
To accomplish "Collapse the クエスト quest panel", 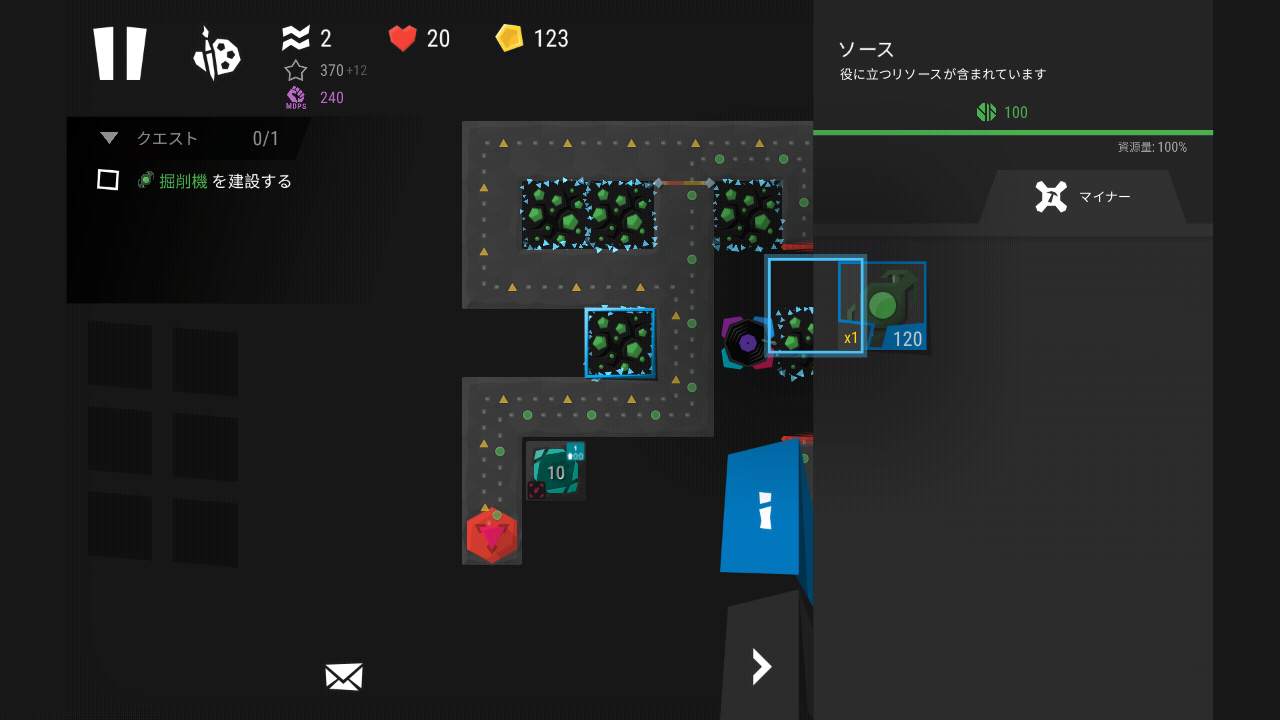I will click(110, 138).
